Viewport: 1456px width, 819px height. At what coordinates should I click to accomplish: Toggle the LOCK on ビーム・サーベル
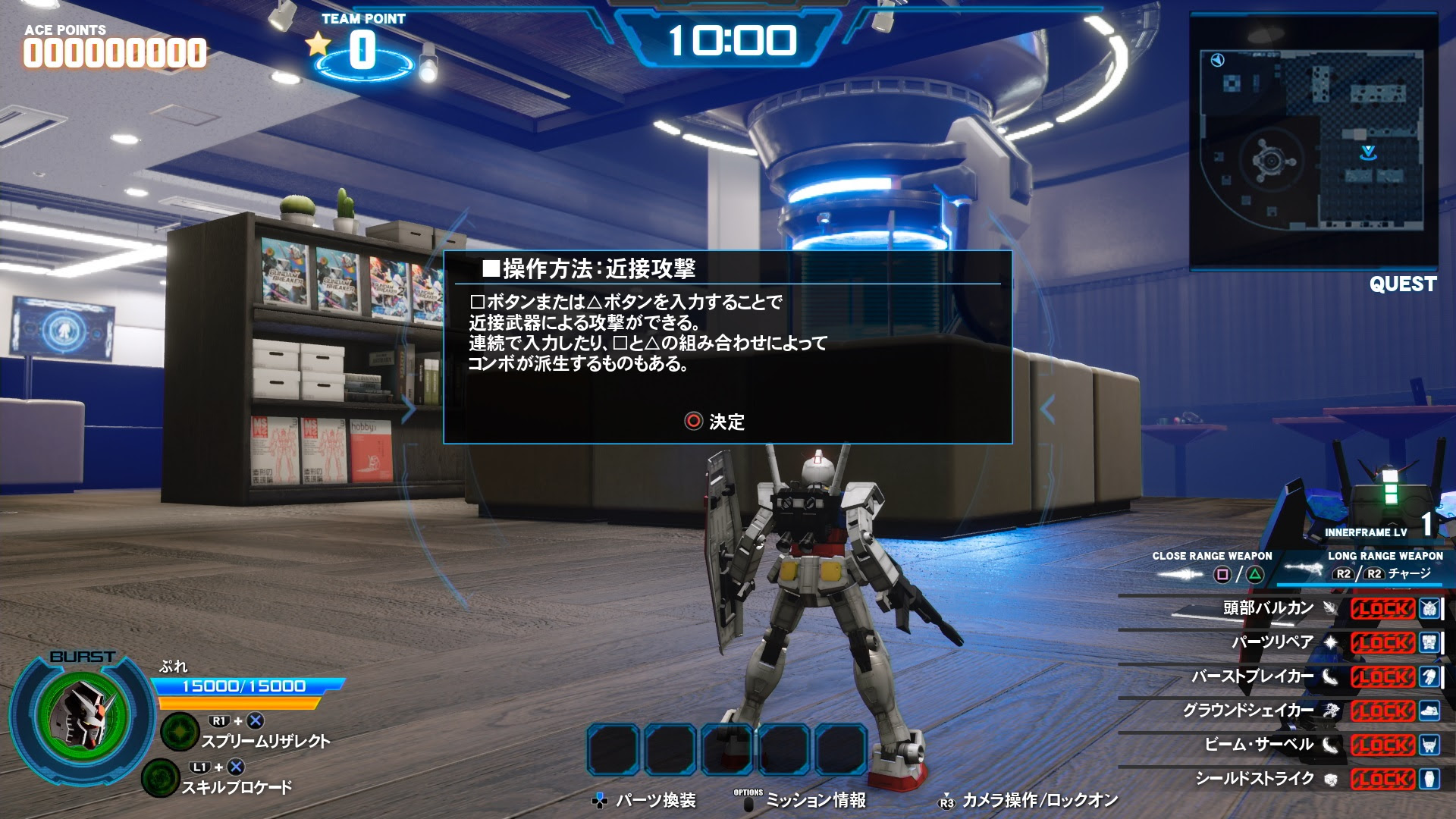(1383, 745)
